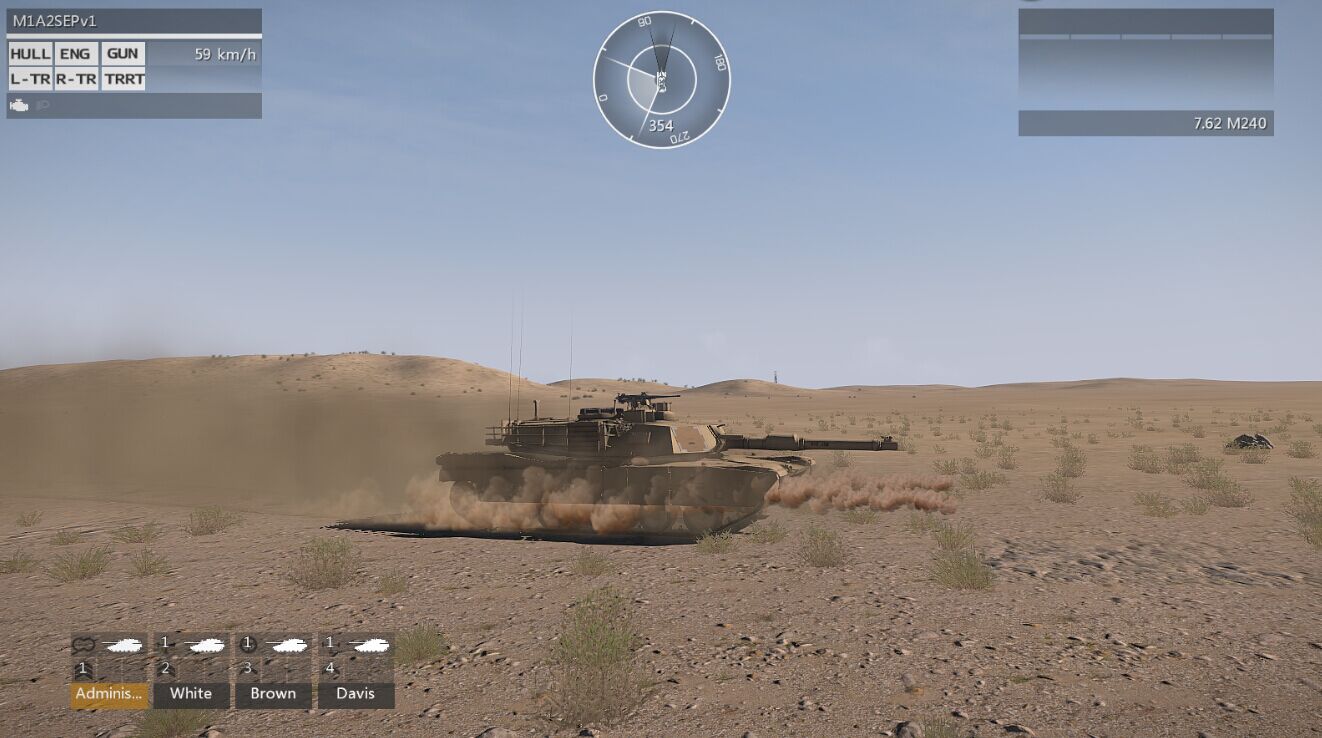Image resolution: width=1322 pixels, height=738 pixels.
Task: Choose squad member Brown
Action: 273,694
